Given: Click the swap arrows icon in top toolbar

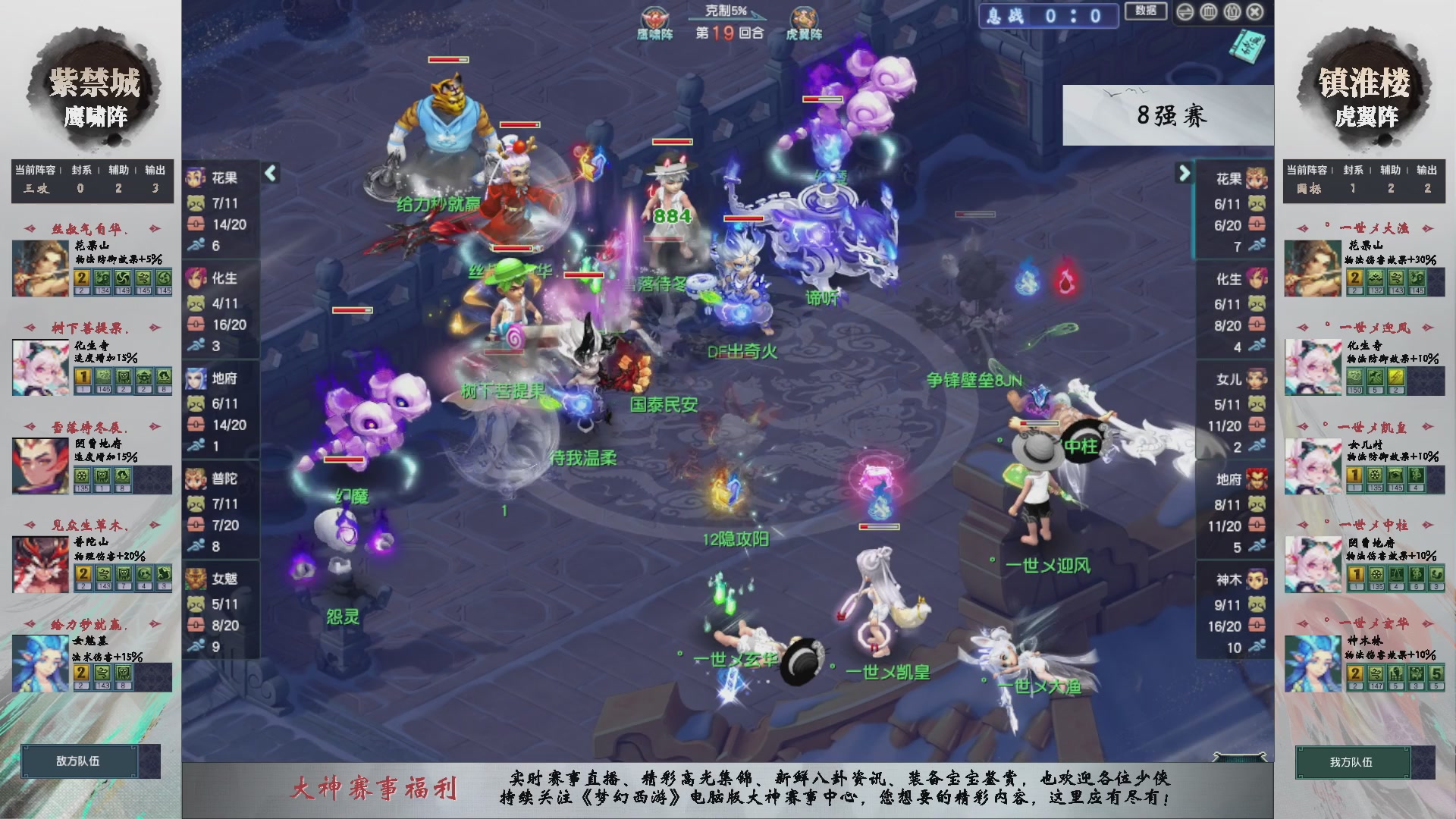Looking at the screenshot, I should [x=1185, y=12].
